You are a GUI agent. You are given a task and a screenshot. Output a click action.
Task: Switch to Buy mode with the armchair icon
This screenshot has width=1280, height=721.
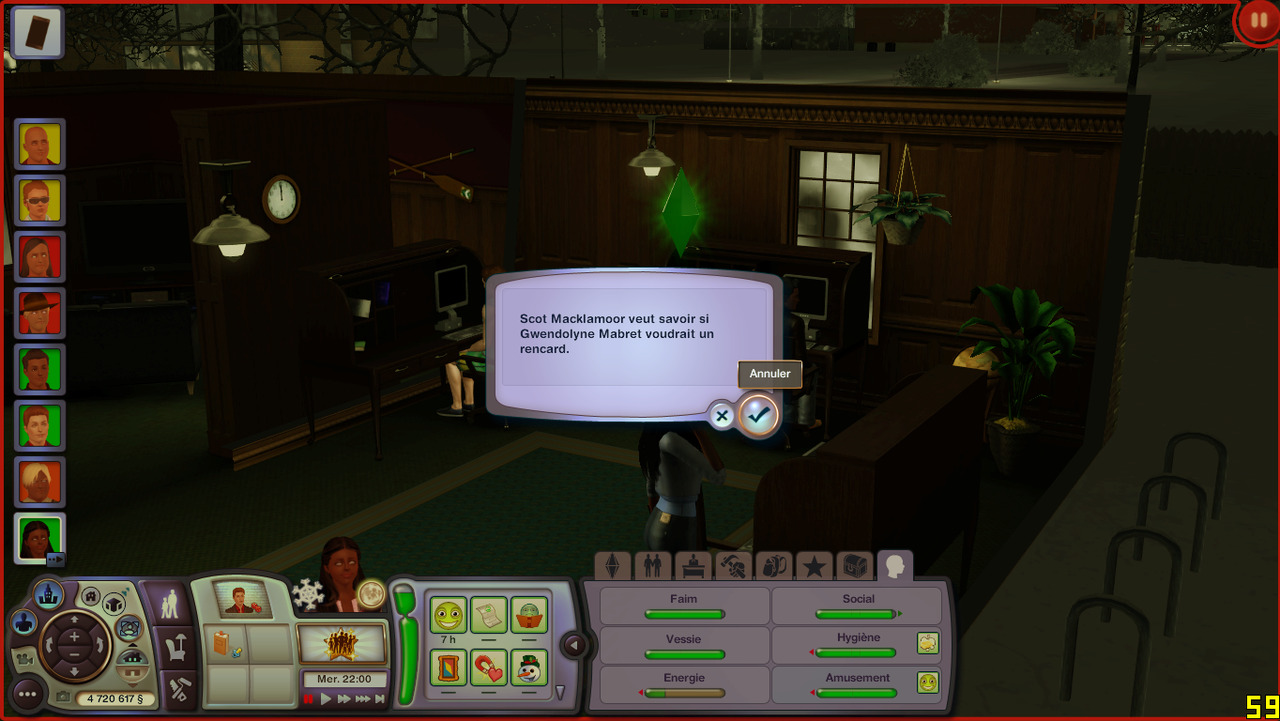(x=176, y=648)
